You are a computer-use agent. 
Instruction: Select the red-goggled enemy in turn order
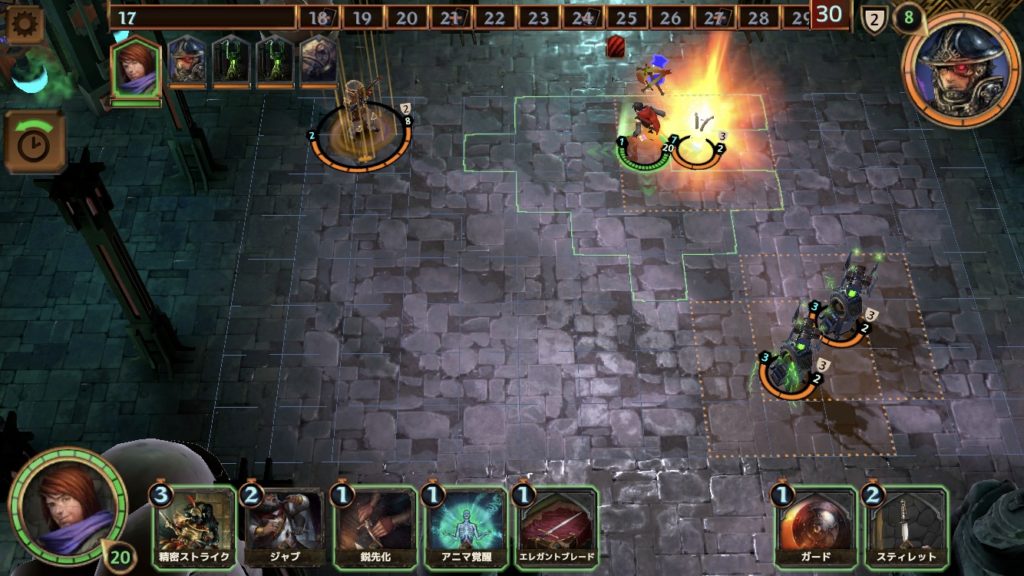click(186, 62)
